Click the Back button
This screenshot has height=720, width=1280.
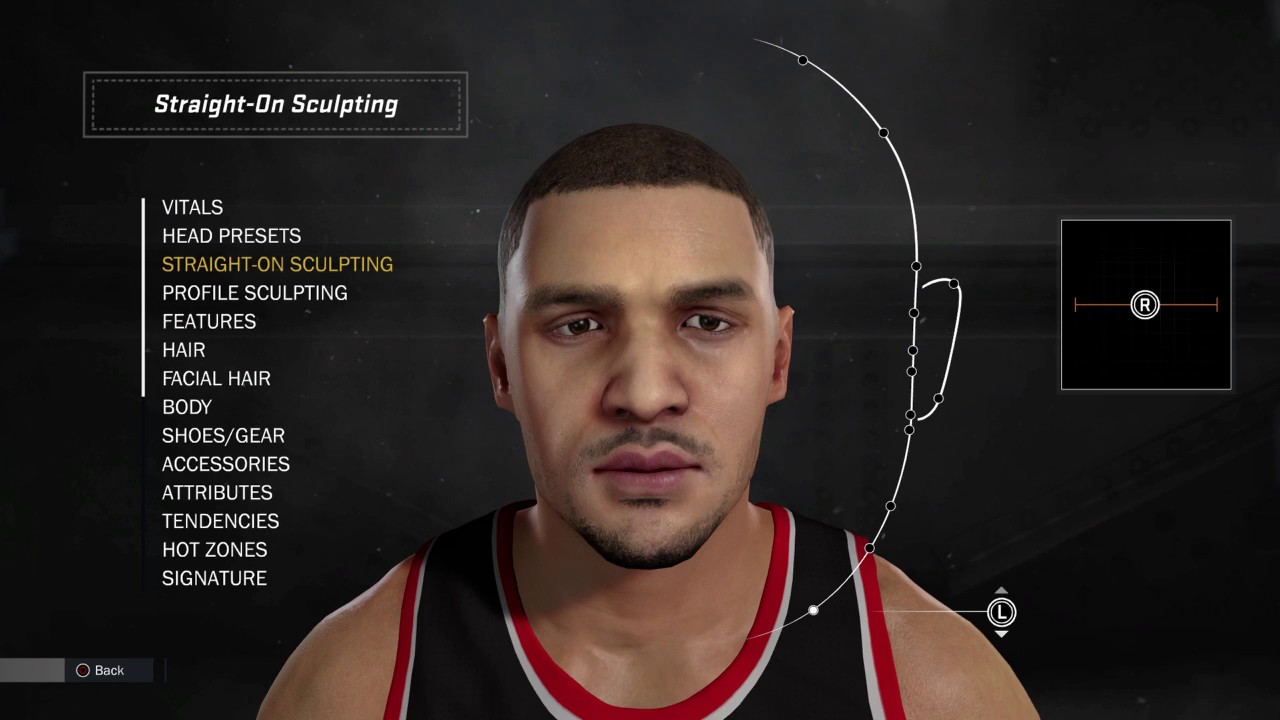[x=100, y=670]
